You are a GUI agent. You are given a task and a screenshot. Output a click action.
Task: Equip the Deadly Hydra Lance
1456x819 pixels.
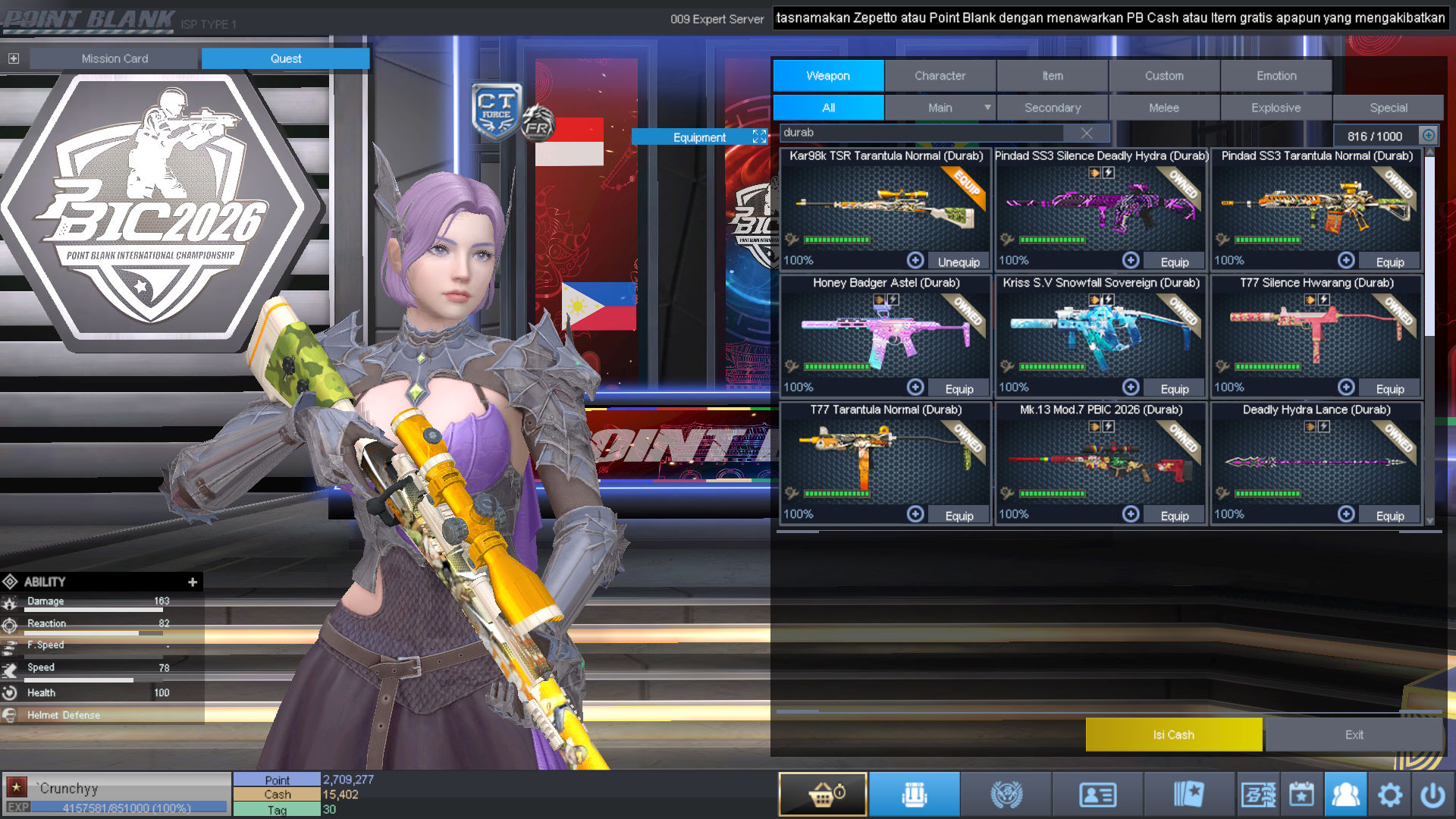(x=1389, y=516)
